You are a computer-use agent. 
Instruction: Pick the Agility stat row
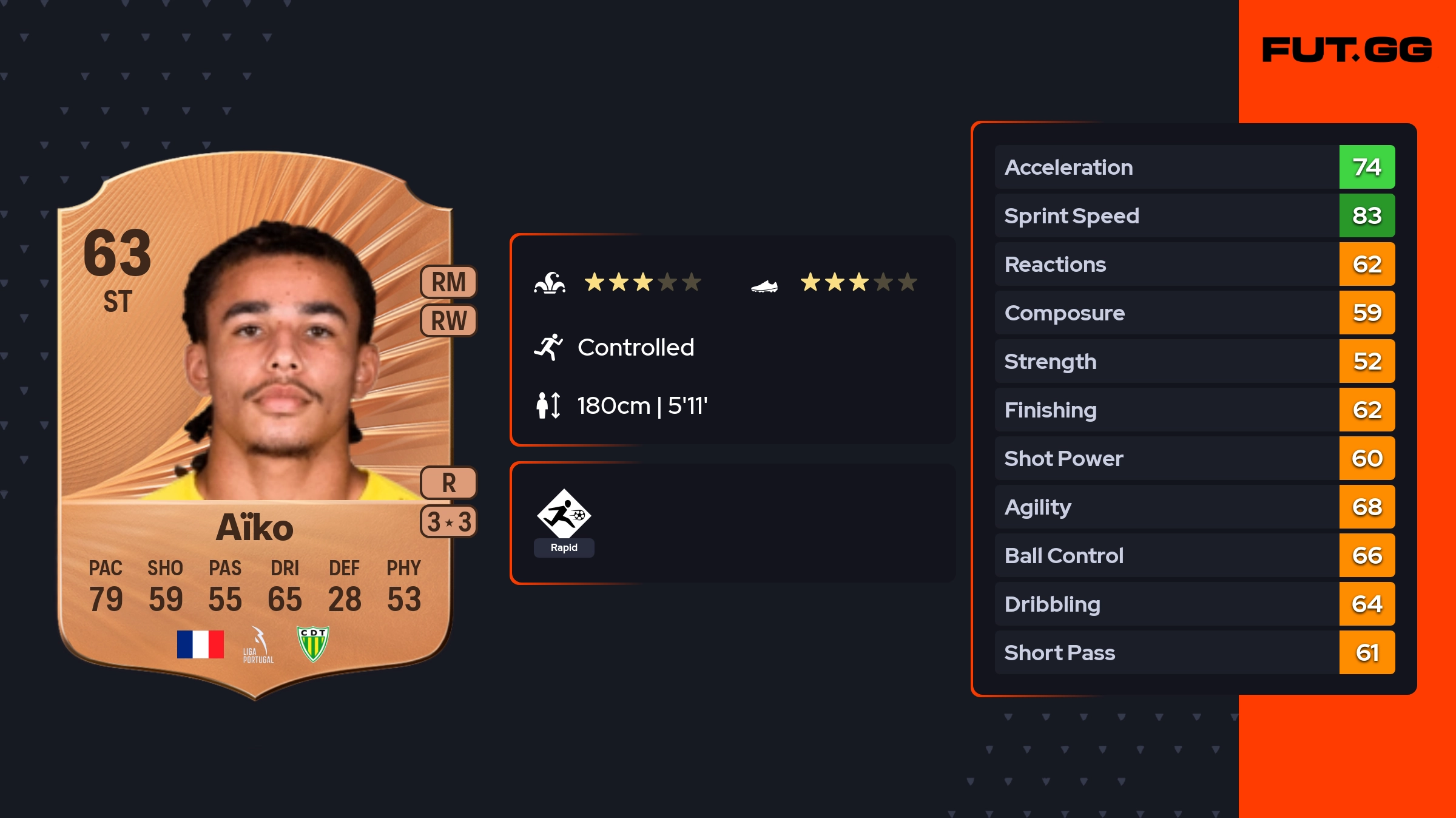tap(1194, 507)
